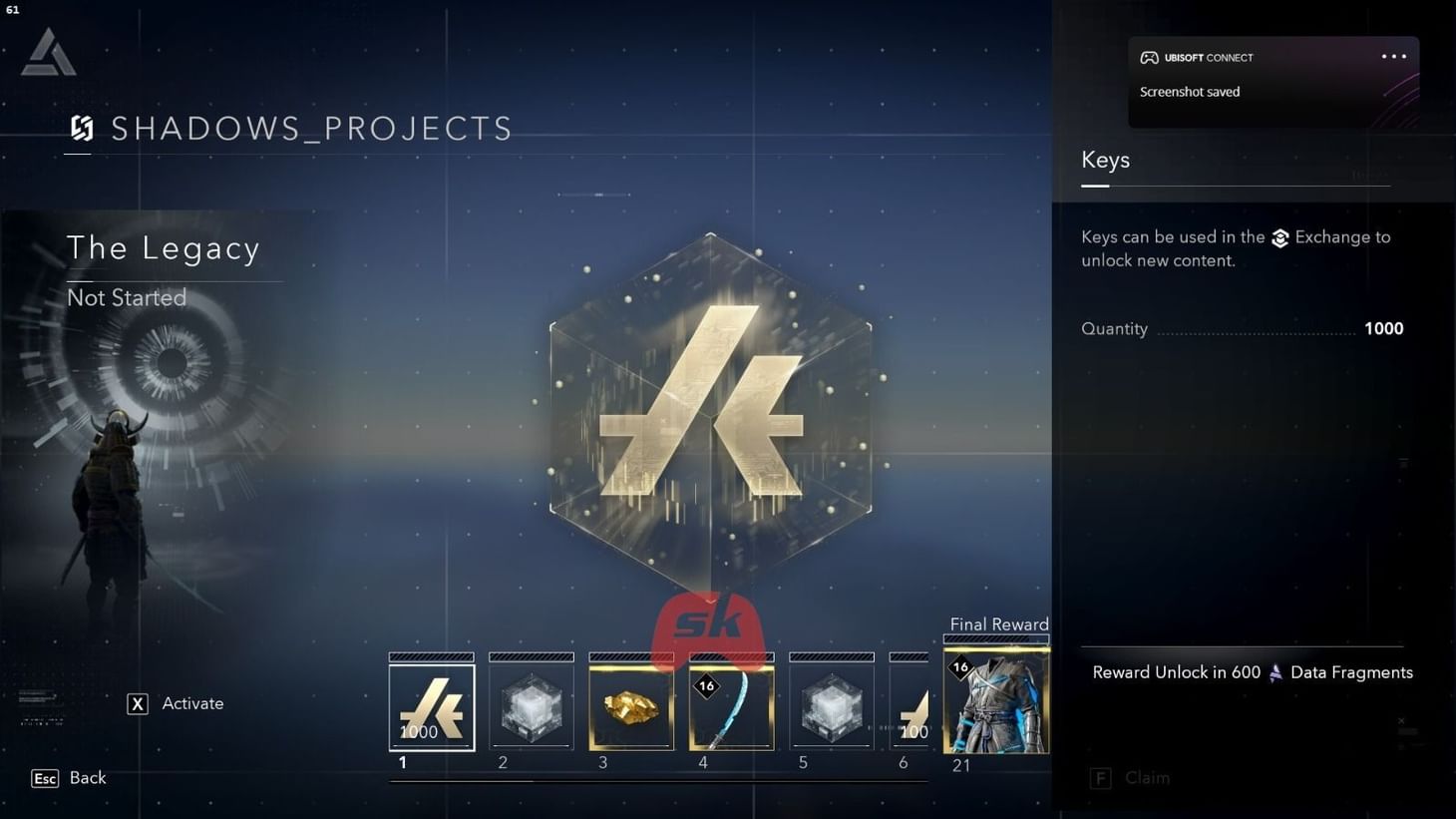Click the Ubisoft Connect controller icon in notification

pyautogui.click(x=1149, y=57)
